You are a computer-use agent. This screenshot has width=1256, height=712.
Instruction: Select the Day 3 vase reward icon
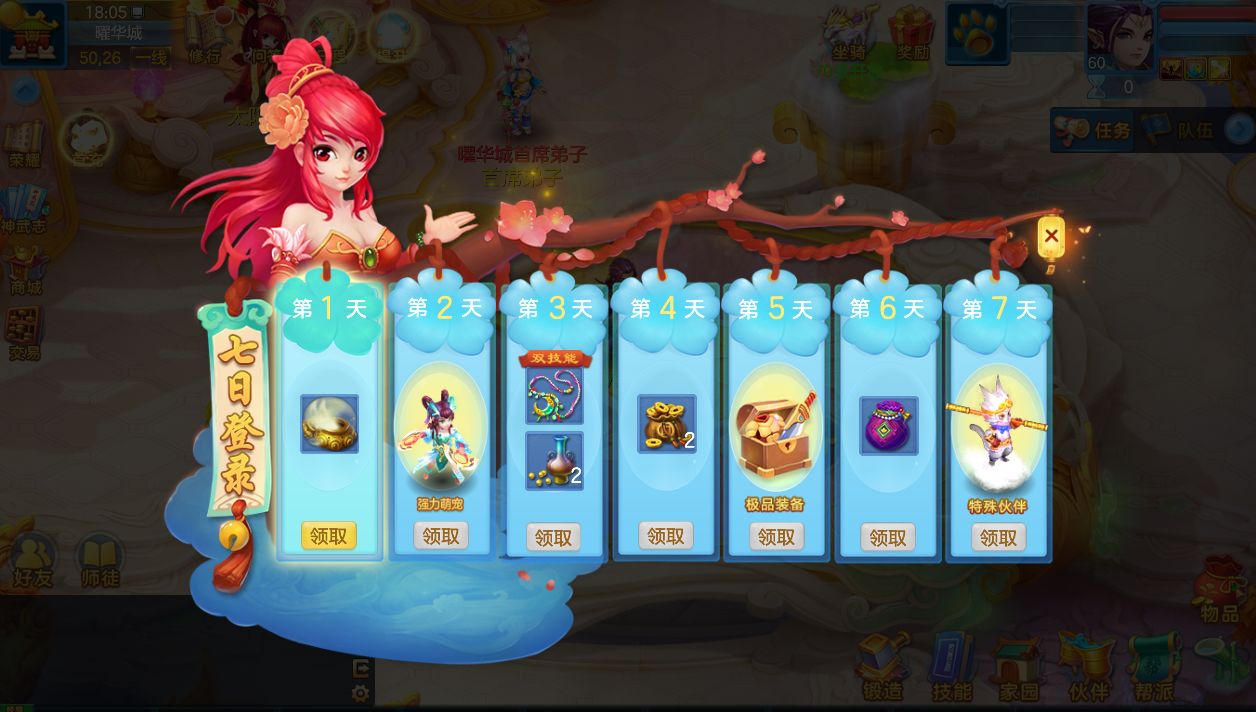click(x=554, y=460)
